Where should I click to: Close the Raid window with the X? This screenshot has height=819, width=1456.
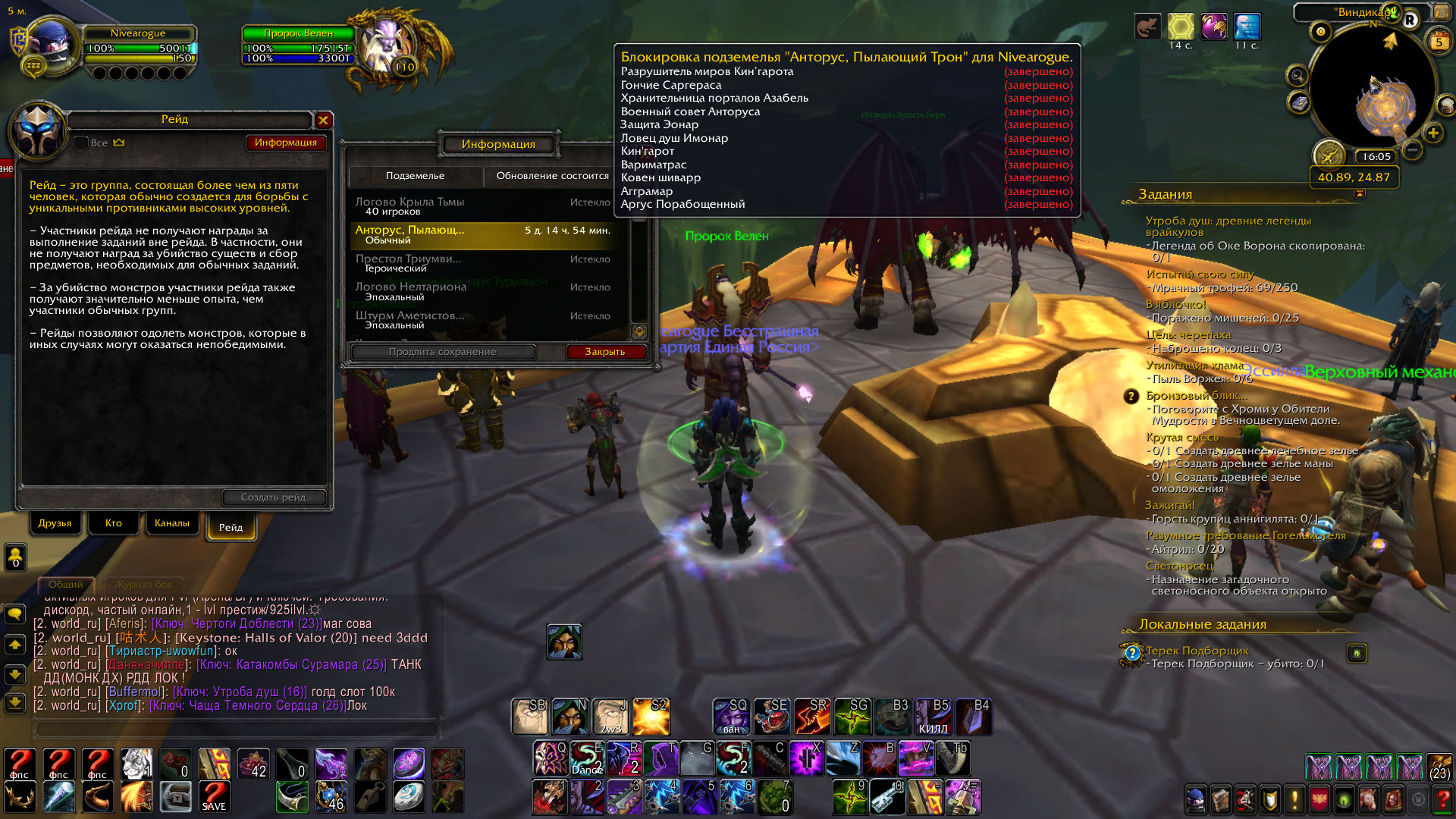pyautogui.click(x=323, y=120)
